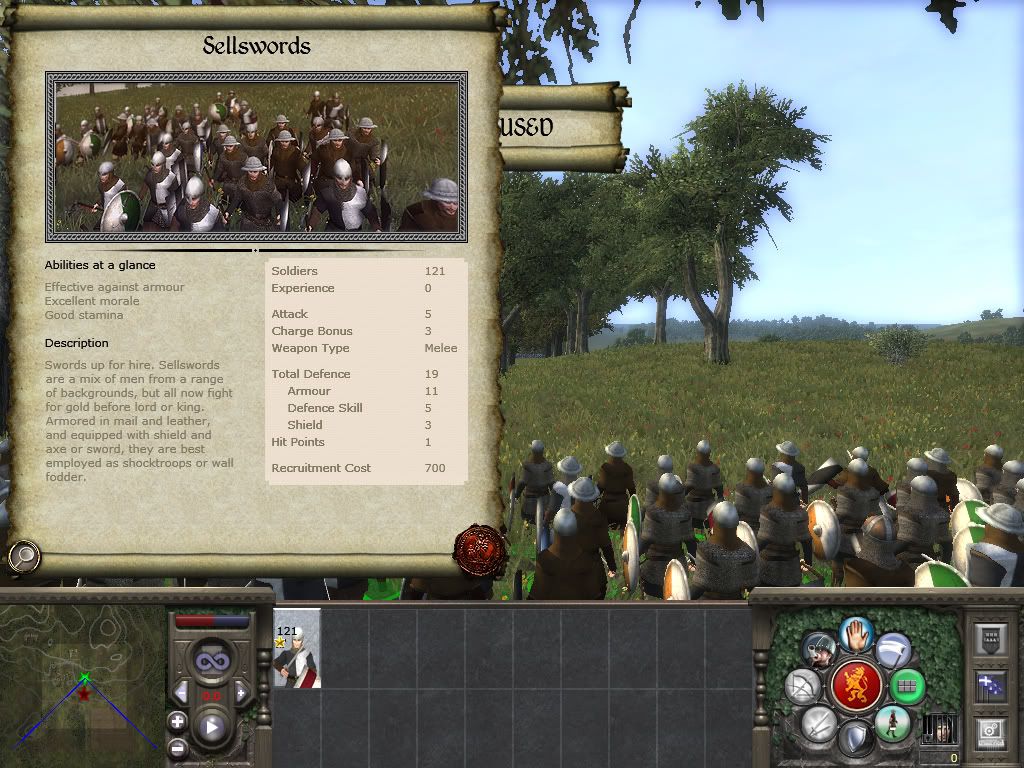The width and height of the screenshot is (1024, 768).
Task: Toggle guard mode with the shield icon
Action: click(x=855, y=740)
